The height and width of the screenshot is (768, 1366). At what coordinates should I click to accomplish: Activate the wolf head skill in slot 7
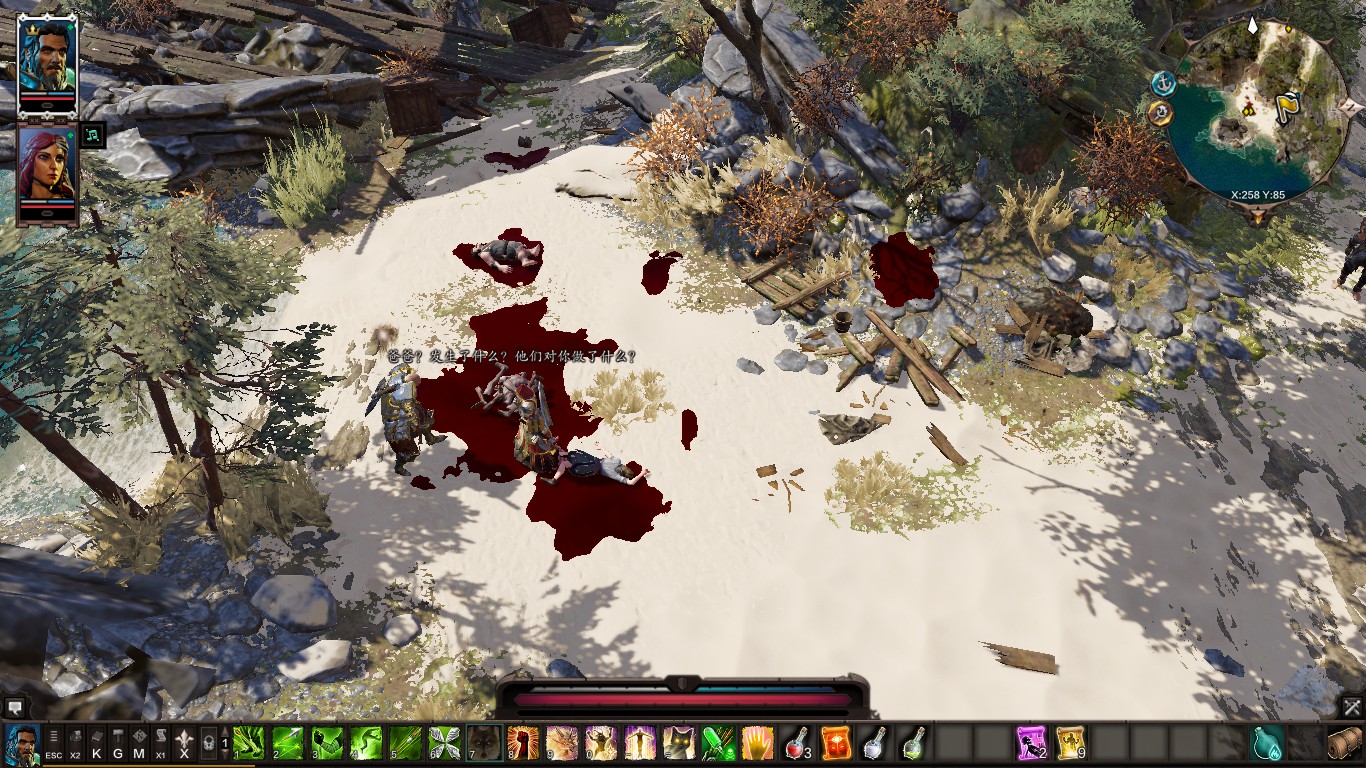484,744
